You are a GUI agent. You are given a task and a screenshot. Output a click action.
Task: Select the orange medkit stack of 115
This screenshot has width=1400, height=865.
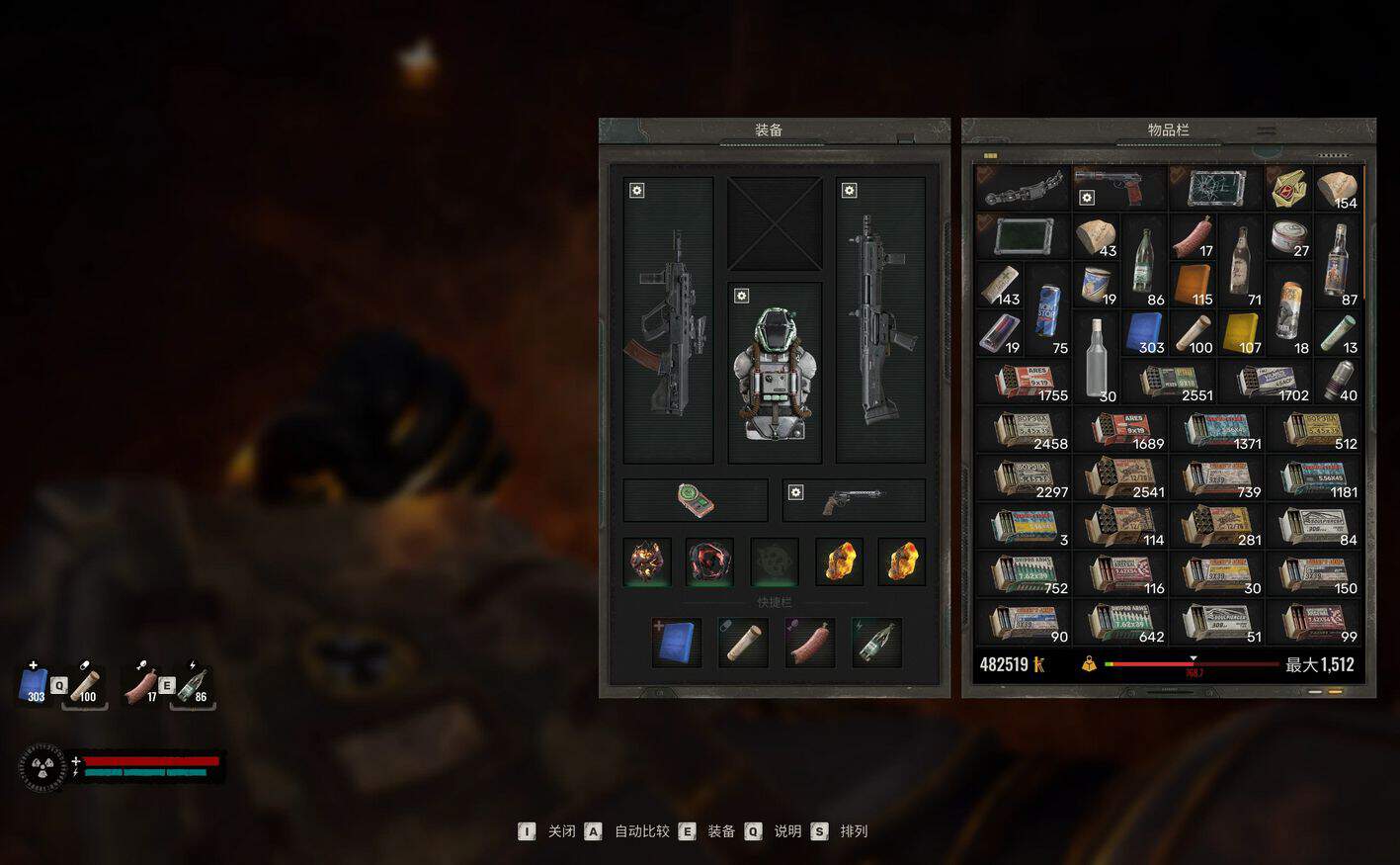click(x=1193, y=285)
